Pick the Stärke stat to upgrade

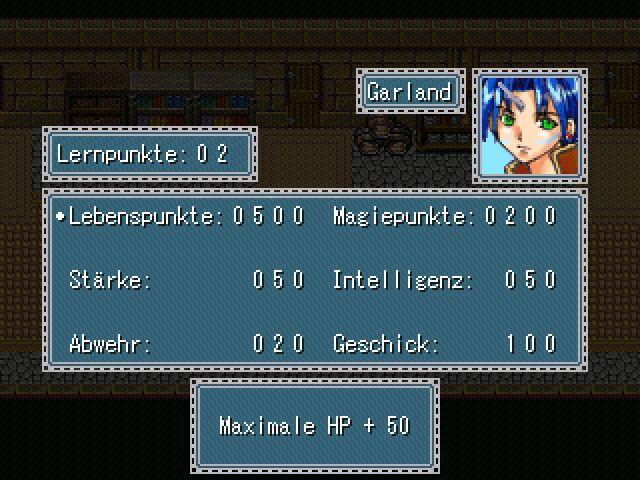point(110,280)
